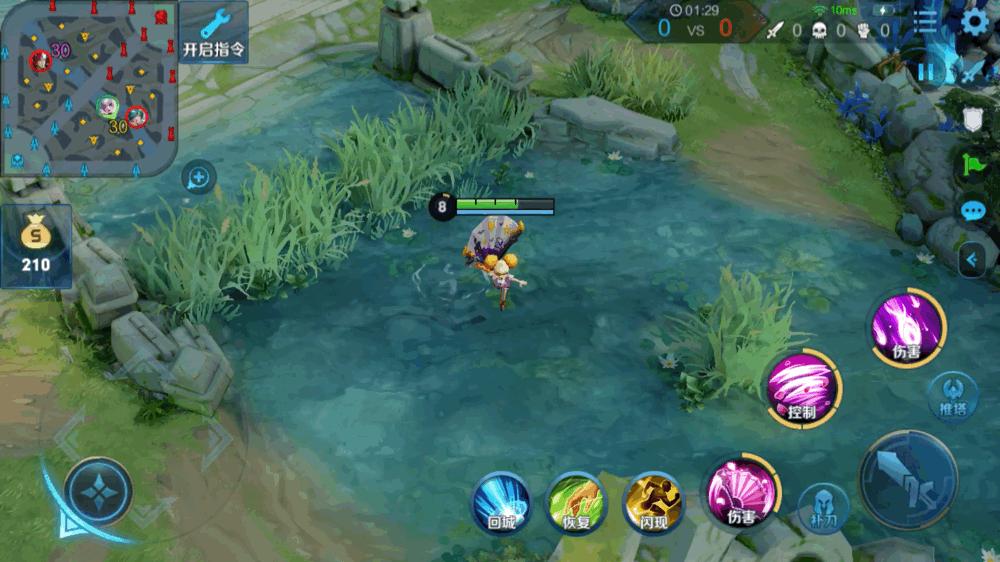Collapse the side panel with arrow button
Screen dimensions: 1000x562
(x=970, y=260)
